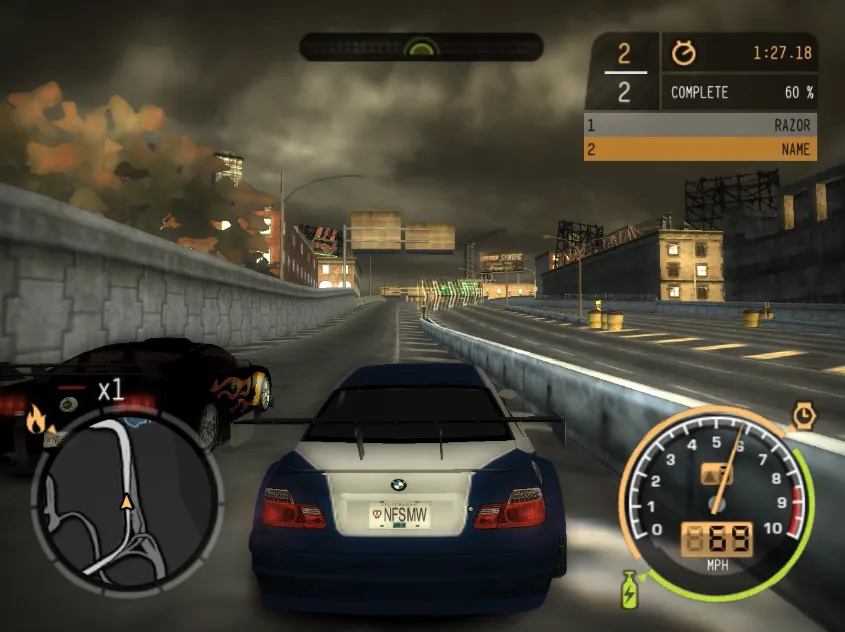Click the police radar detector at top
This screenshot has height=632, width=845.
421,46
